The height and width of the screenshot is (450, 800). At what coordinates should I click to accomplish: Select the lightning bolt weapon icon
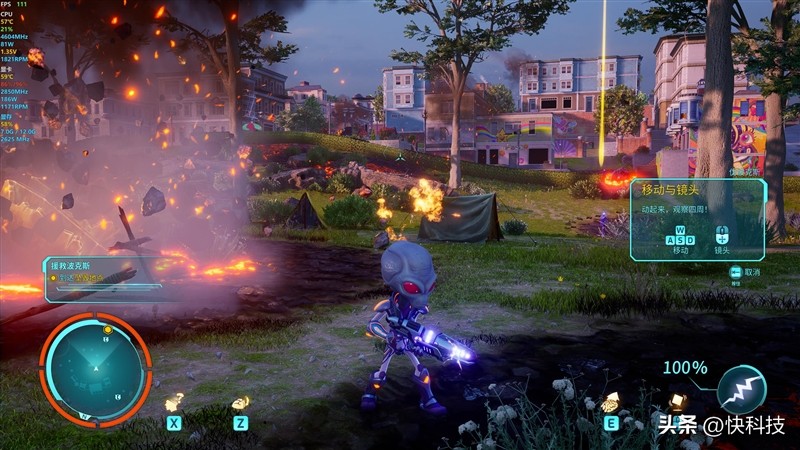[741, 388]
